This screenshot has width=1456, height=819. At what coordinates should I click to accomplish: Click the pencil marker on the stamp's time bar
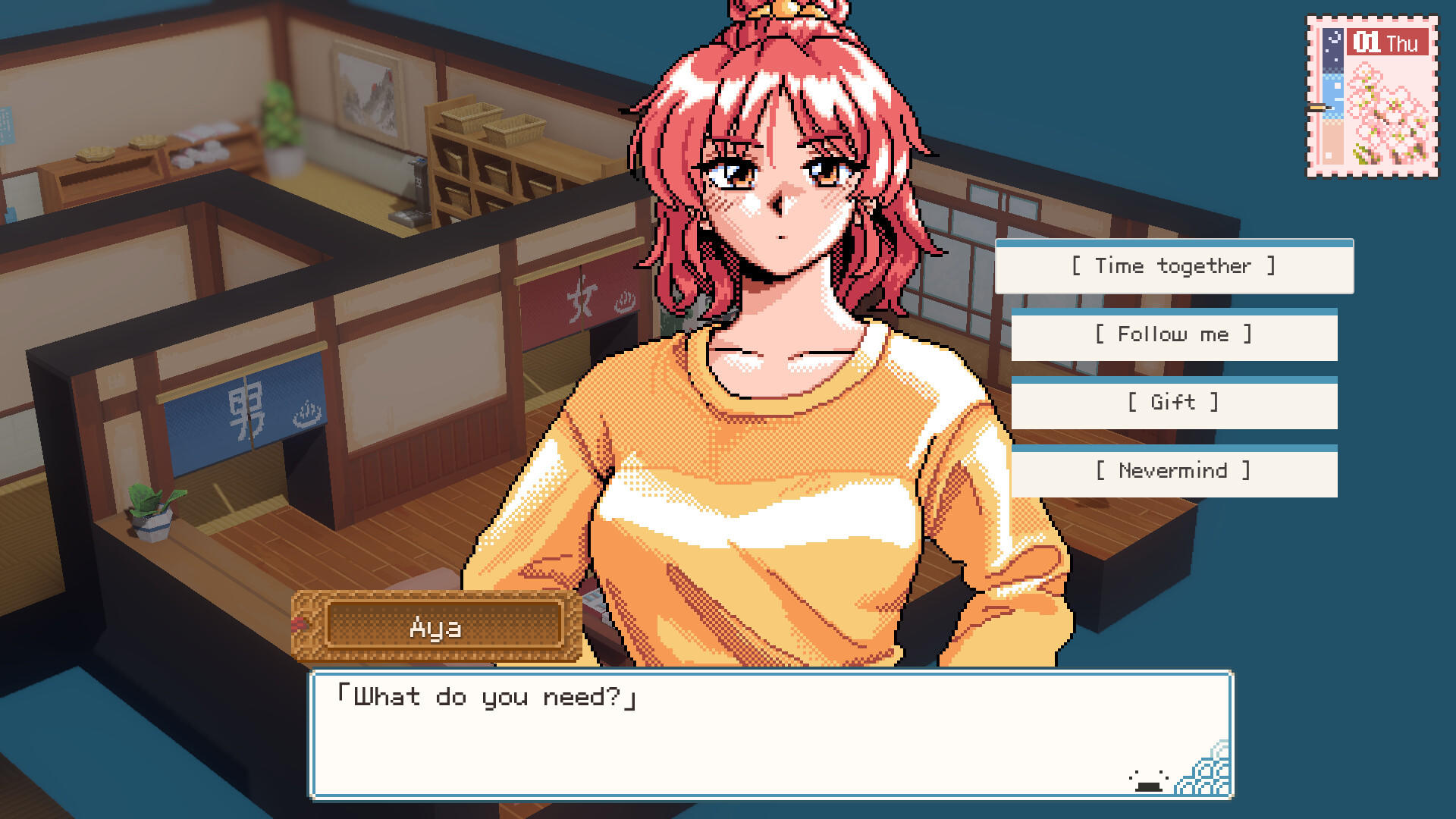(1316, 106)
